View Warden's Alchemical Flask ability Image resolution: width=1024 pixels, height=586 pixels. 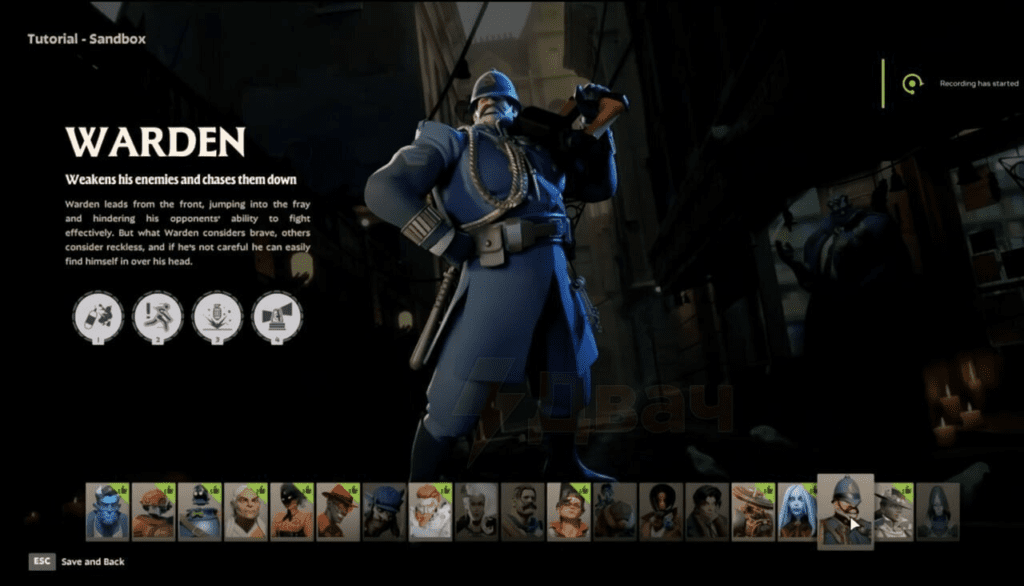pos(98,317)
